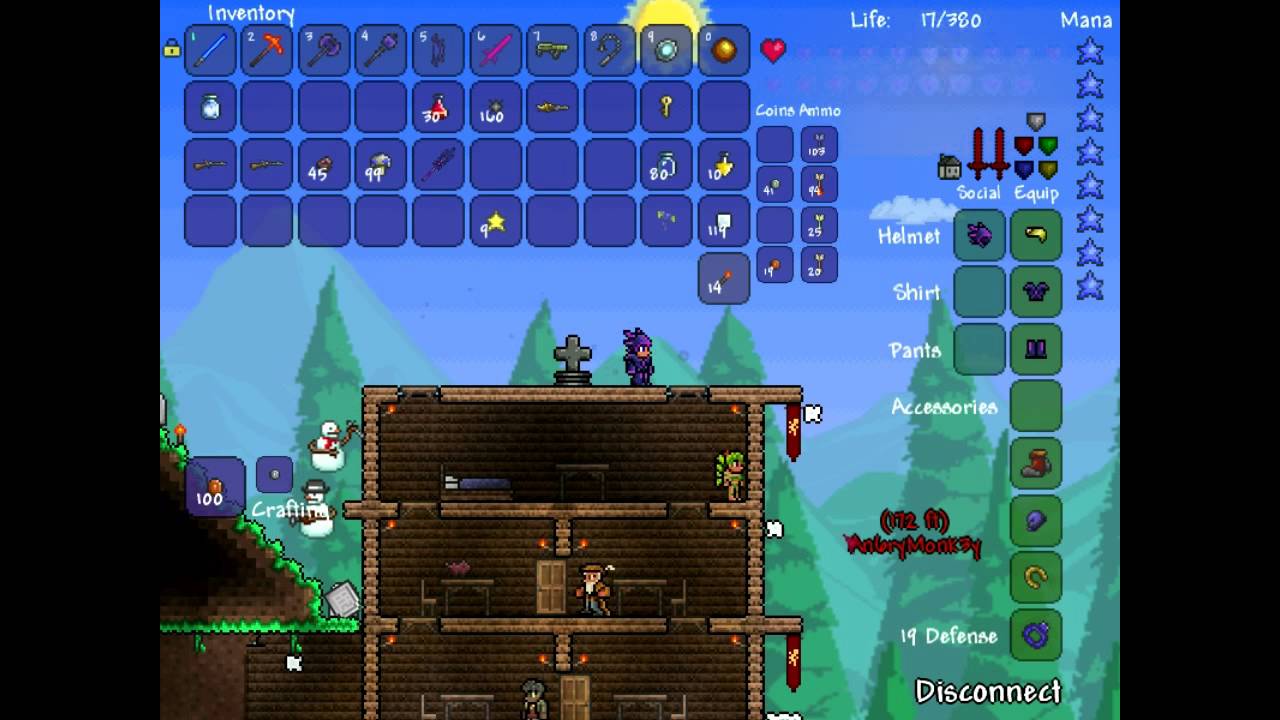Click the red healing potion stack of 30
Screen dimensions: 1280x720
coord(438,108)
